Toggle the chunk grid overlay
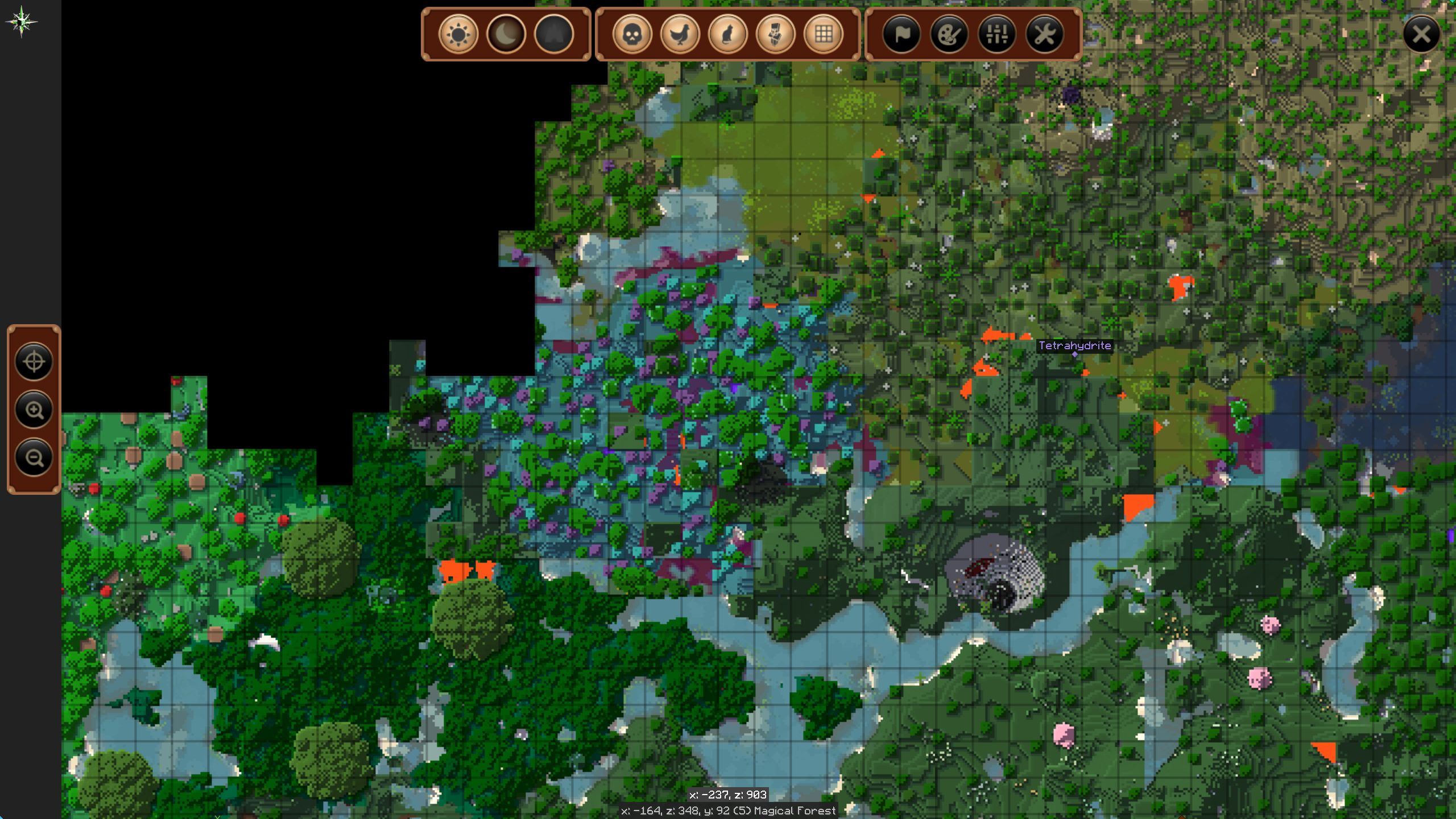The height and width of the screenshot is (819, 1456). pyautogui.click(x=824, y=34)
